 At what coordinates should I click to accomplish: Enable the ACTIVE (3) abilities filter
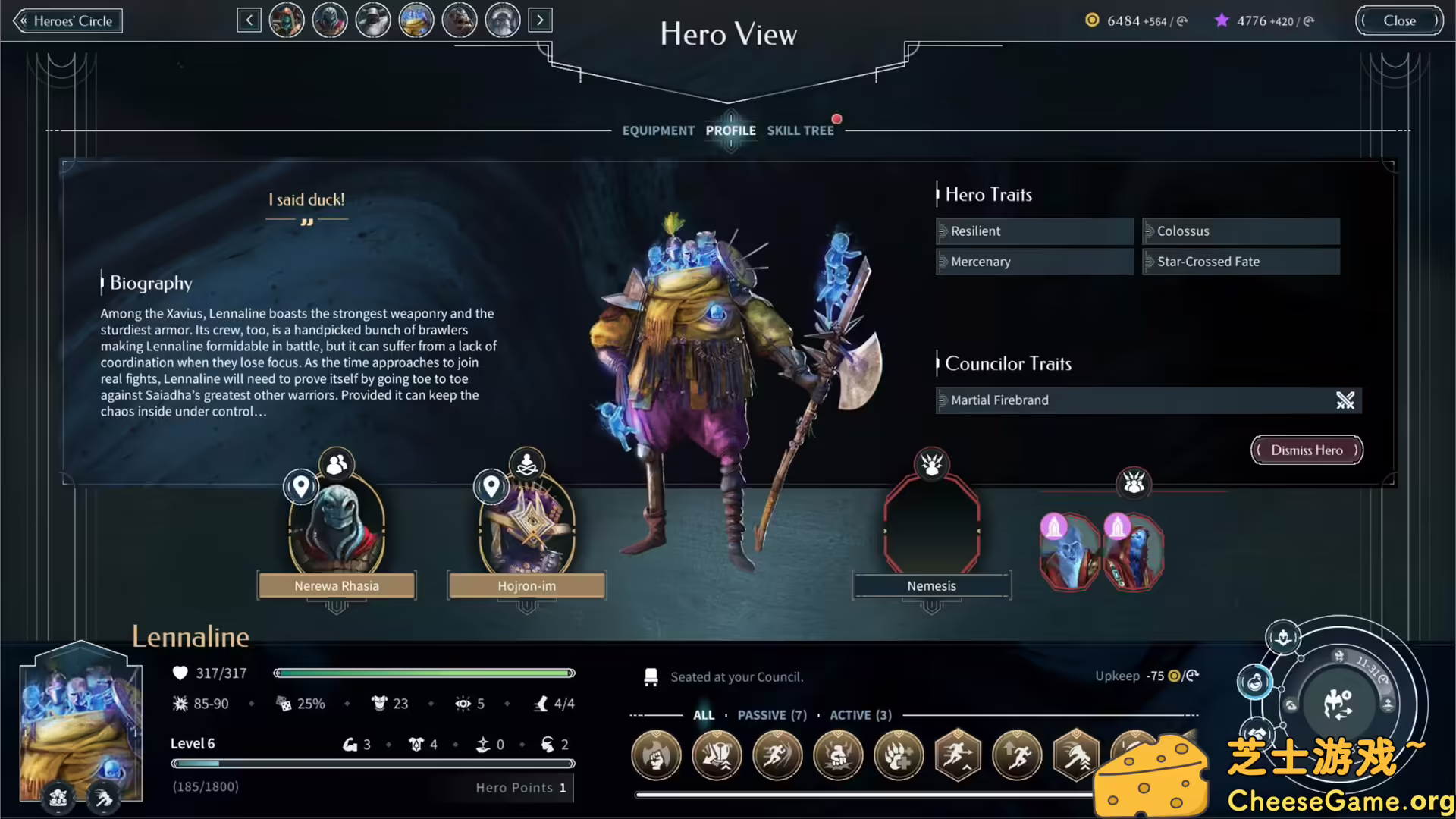pos(860,714)
